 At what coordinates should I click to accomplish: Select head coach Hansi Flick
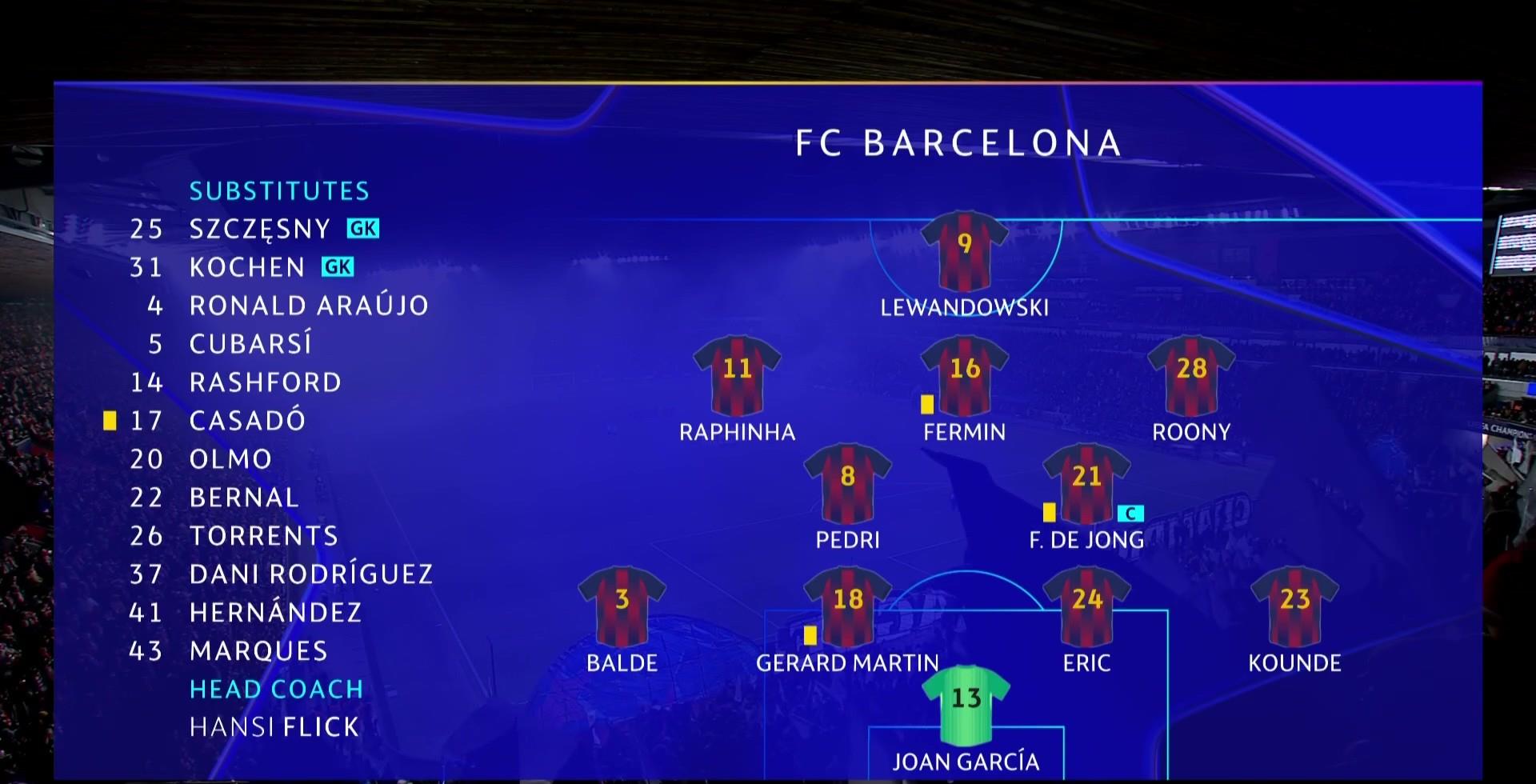274,727
